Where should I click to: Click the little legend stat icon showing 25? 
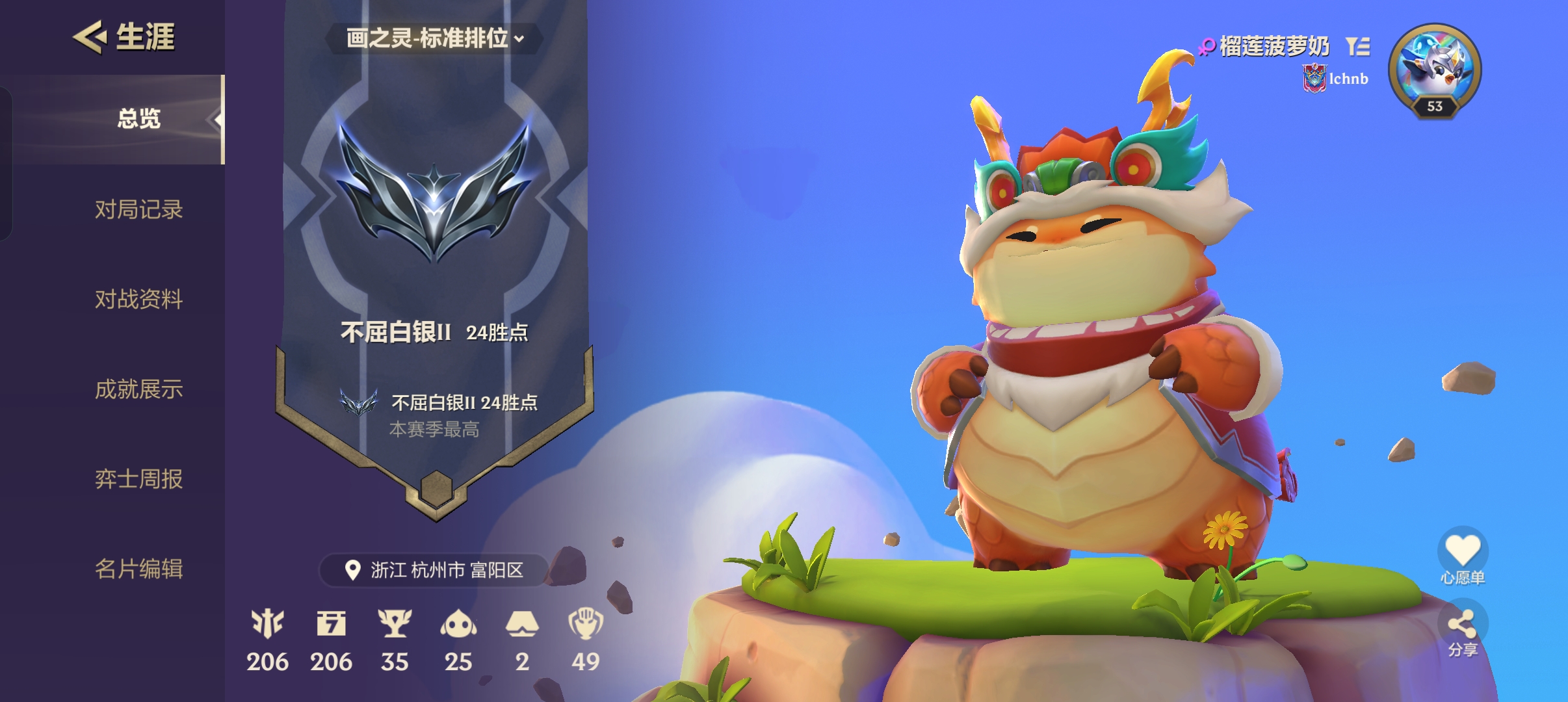[x=460, y=622]
